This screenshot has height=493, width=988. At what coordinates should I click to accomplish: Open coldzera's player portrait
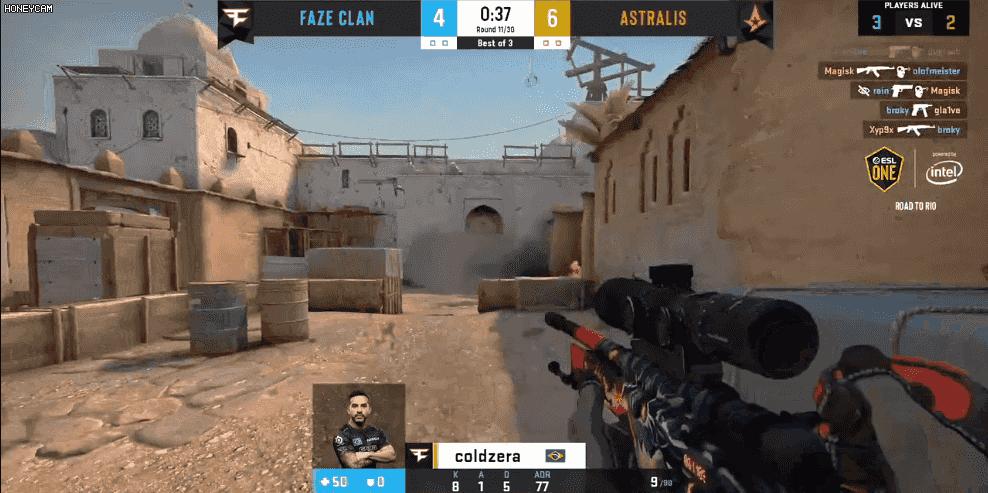pos(358,426)
